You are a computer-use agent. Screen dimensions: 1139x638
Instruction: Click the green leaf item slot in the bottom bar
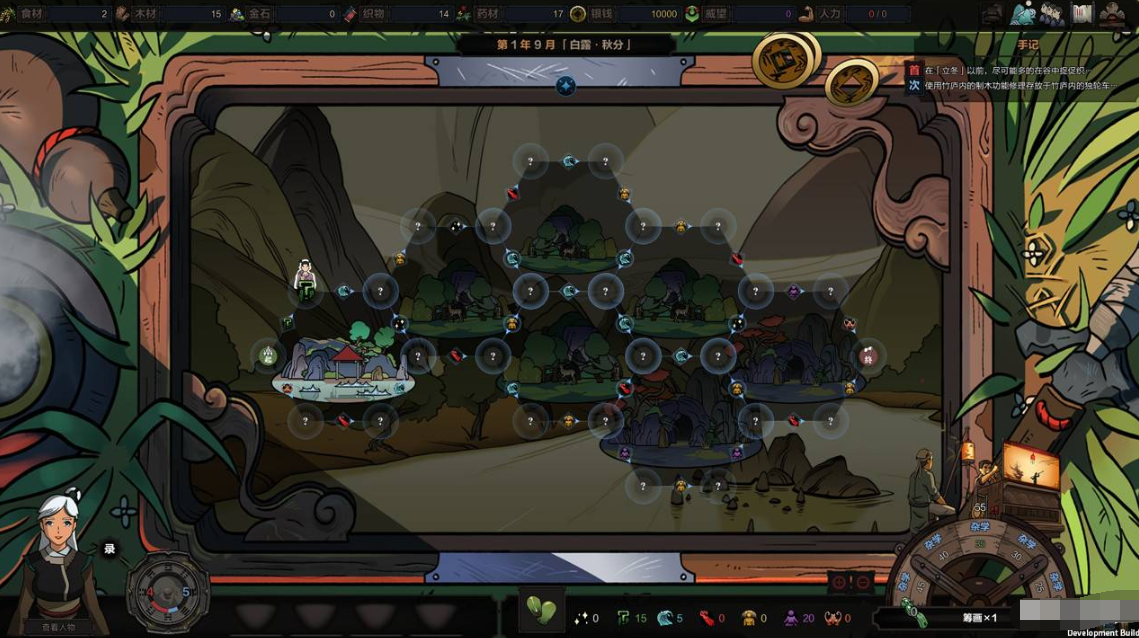pyautogui.click(x=541, y=610)
